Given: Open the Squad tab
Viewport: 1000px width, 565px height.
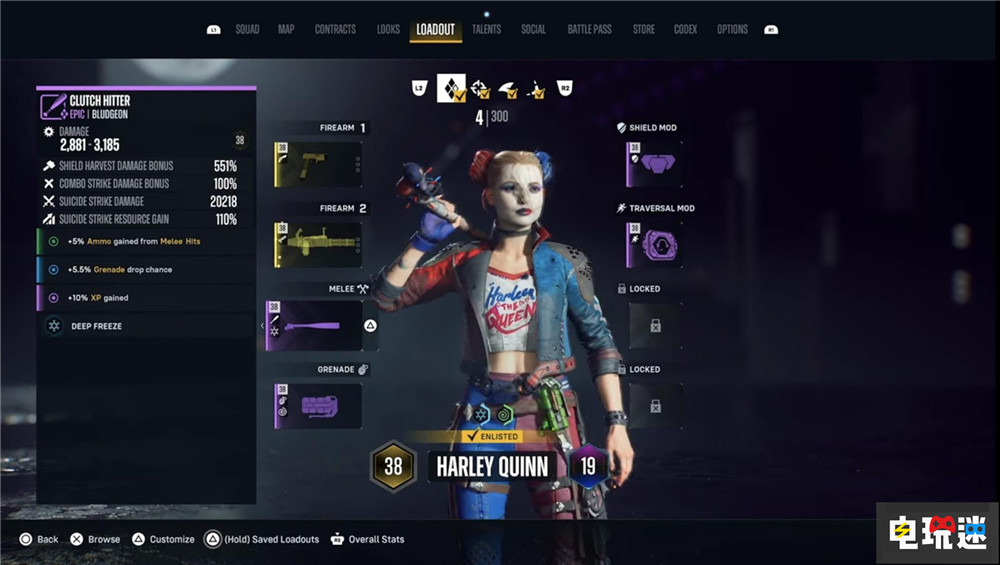Looking at the screenshot, I should tap(247, 30).
